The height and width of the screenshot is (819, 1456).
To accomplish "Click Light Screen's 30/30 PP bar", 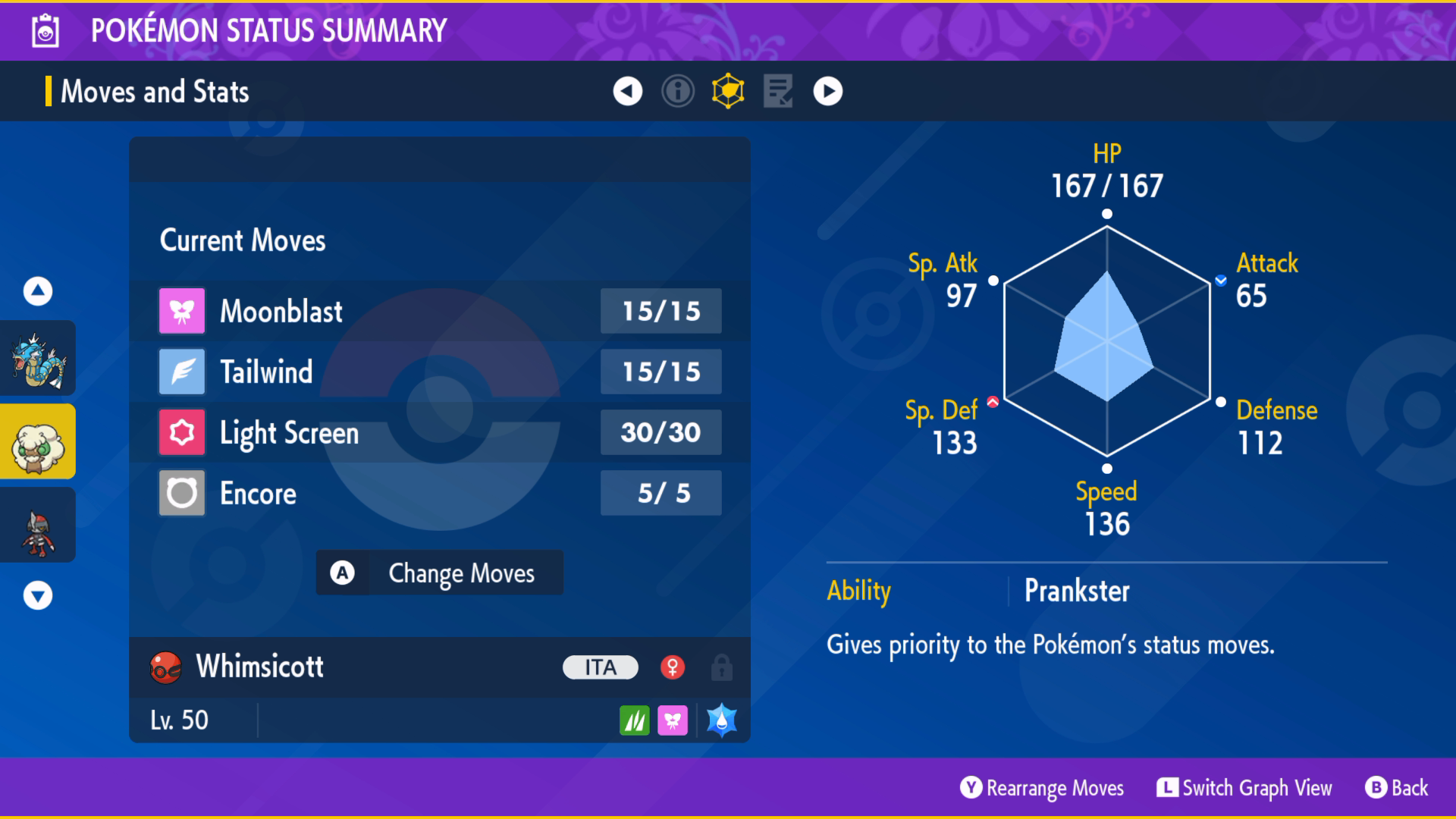I will click(x=661, y=432).
